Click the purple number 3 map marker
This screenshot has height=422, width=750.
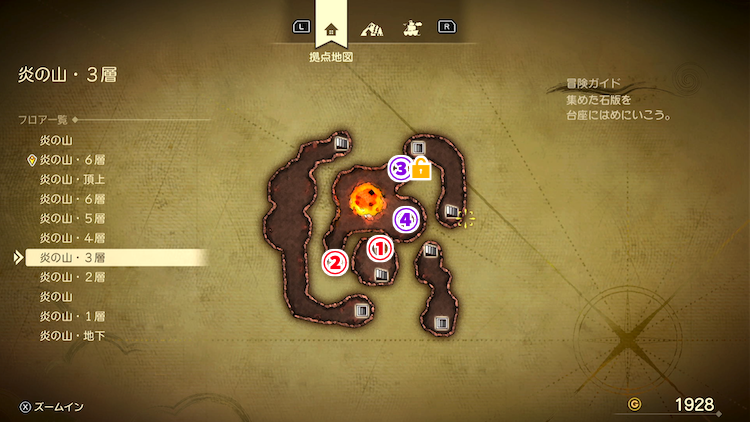pos(401,168)
